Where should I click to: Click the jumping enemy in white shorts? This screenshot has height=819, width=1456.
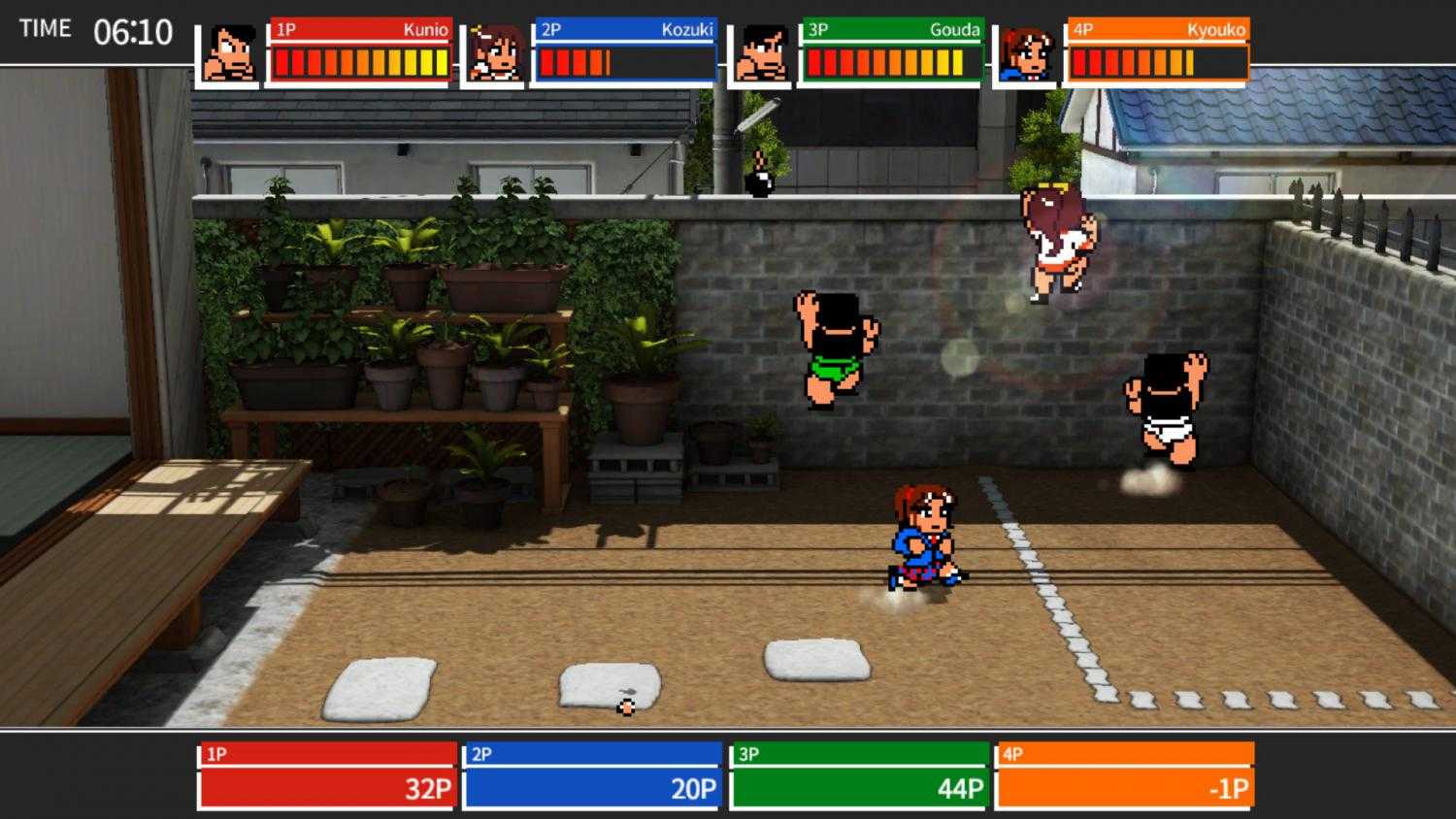(x=1164, y=408)
